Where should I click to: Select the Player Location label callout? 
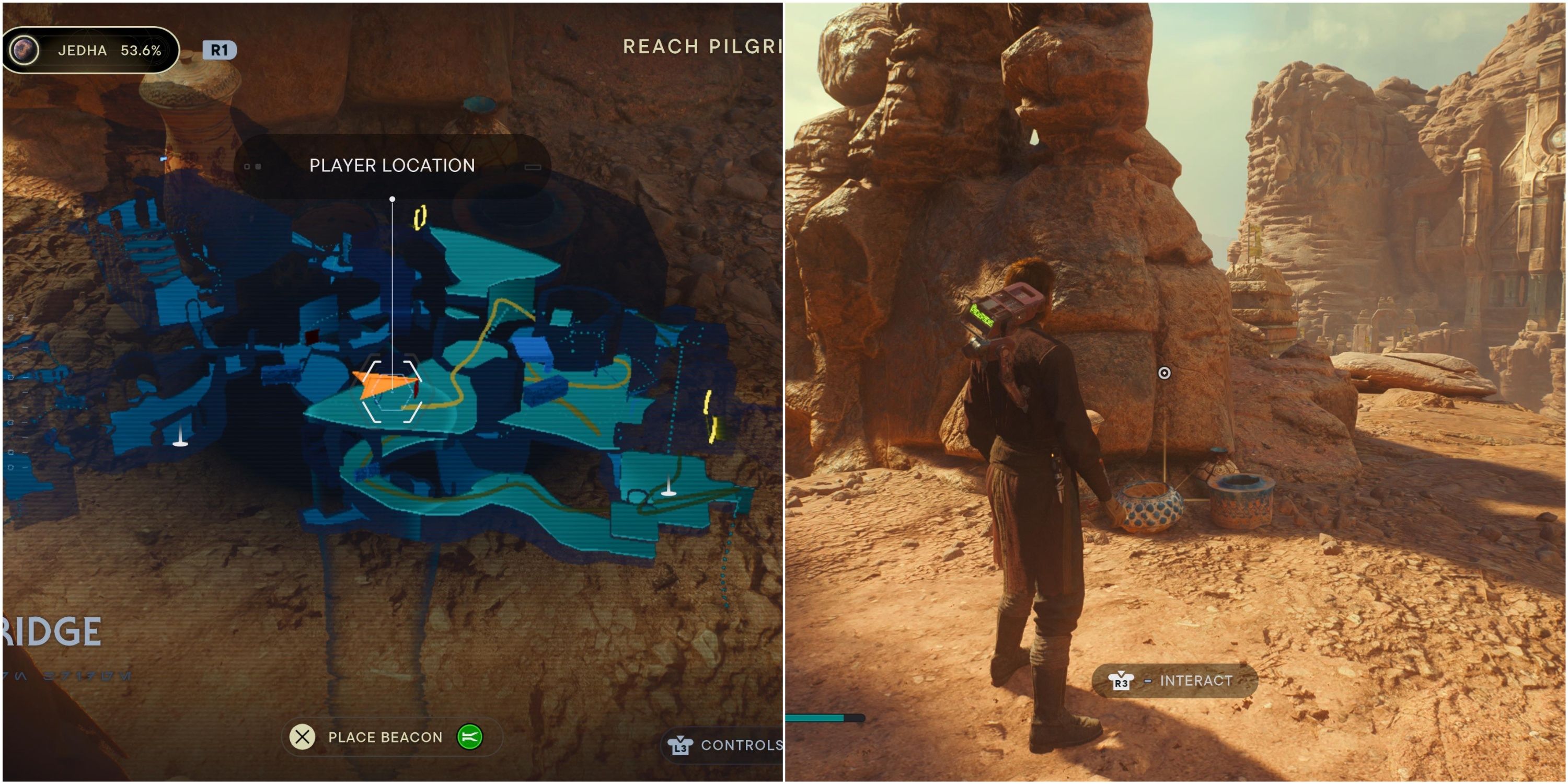tap(391, 166)
